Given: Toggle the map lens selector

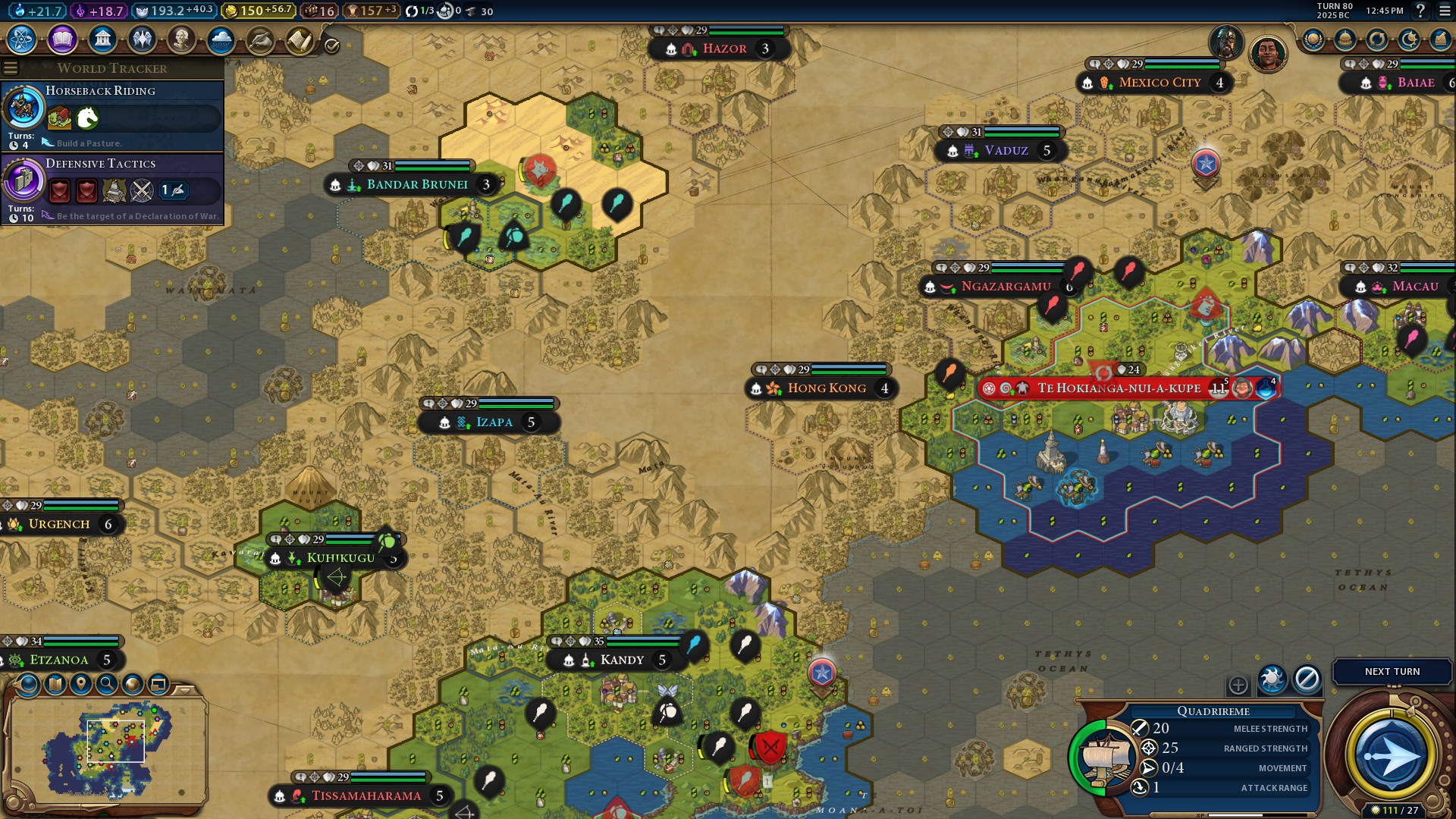Looking at the screenshot, I should (x=28, y=685).
